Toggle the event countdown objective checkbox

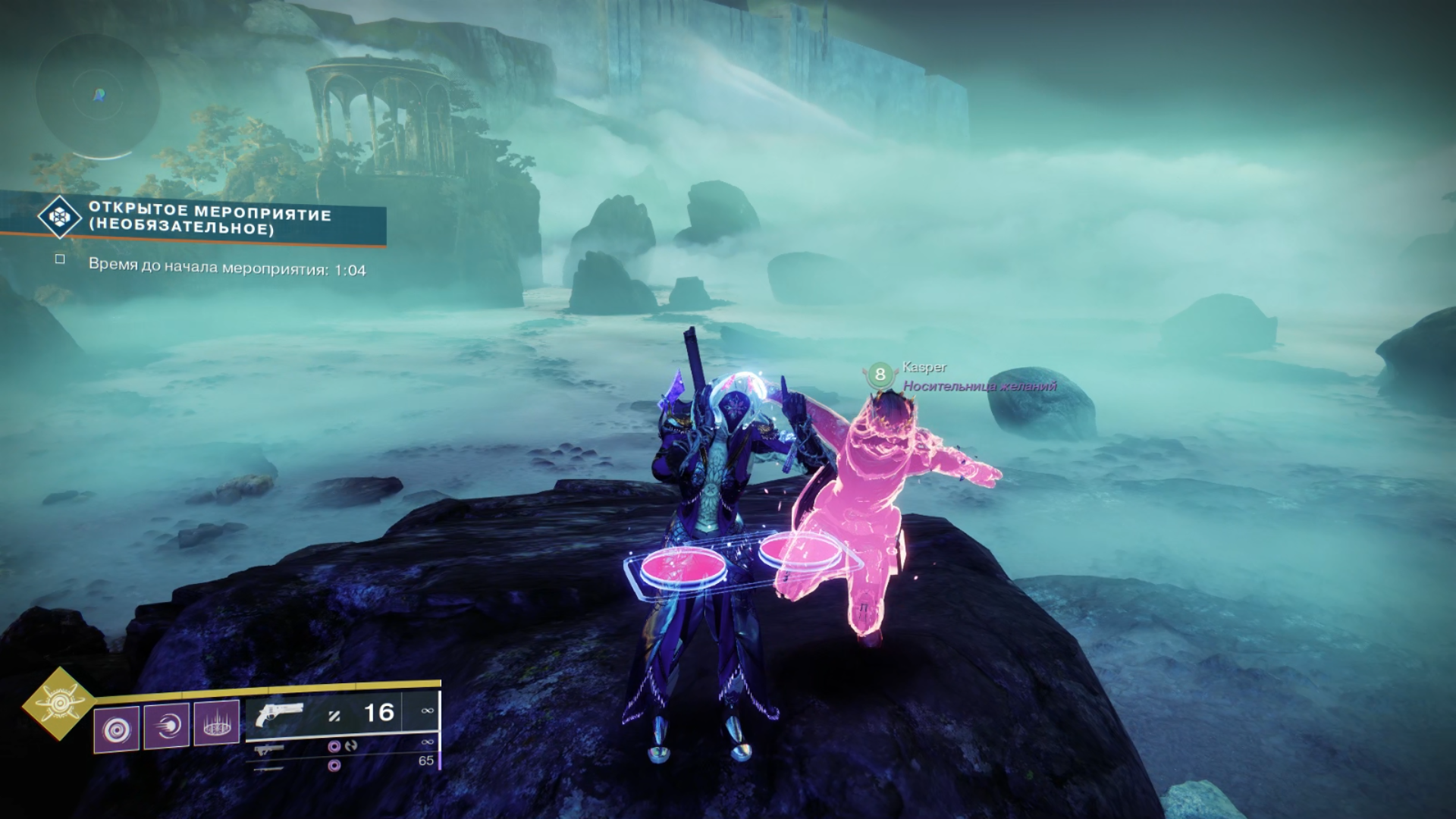pos(60,259)
